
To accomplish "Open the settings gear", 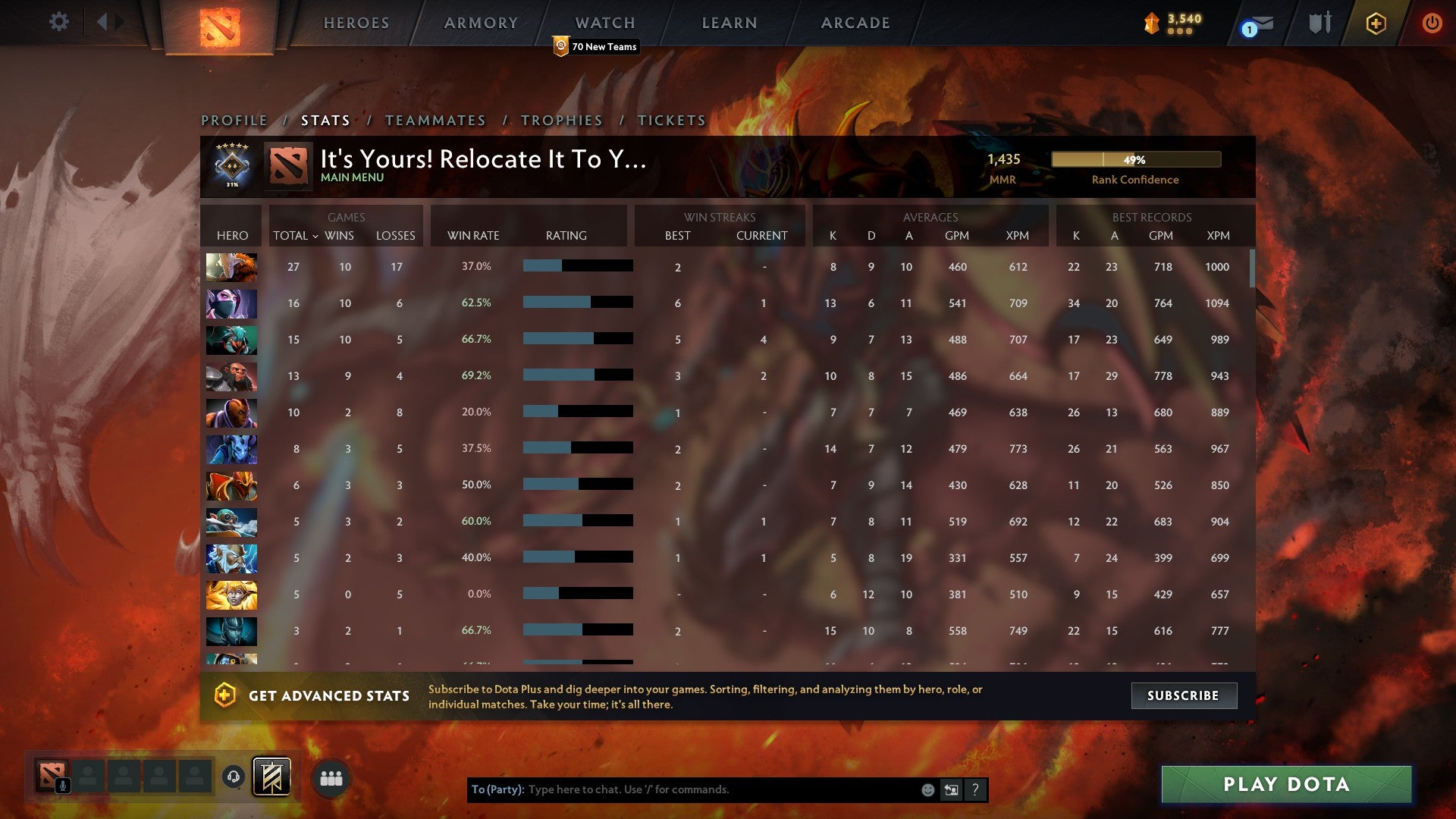I will click(58, 22).
